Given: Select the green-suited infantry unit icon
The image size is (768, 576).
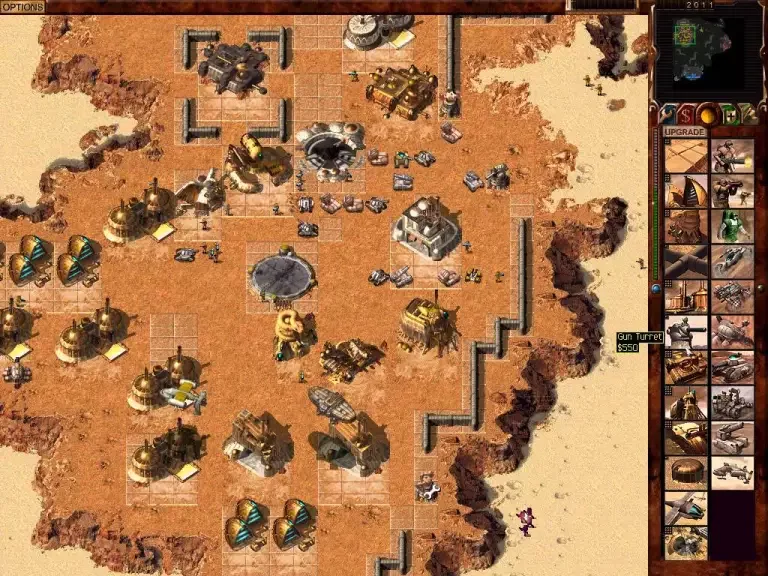Looking at the screenshot, I should click(731, 226).
